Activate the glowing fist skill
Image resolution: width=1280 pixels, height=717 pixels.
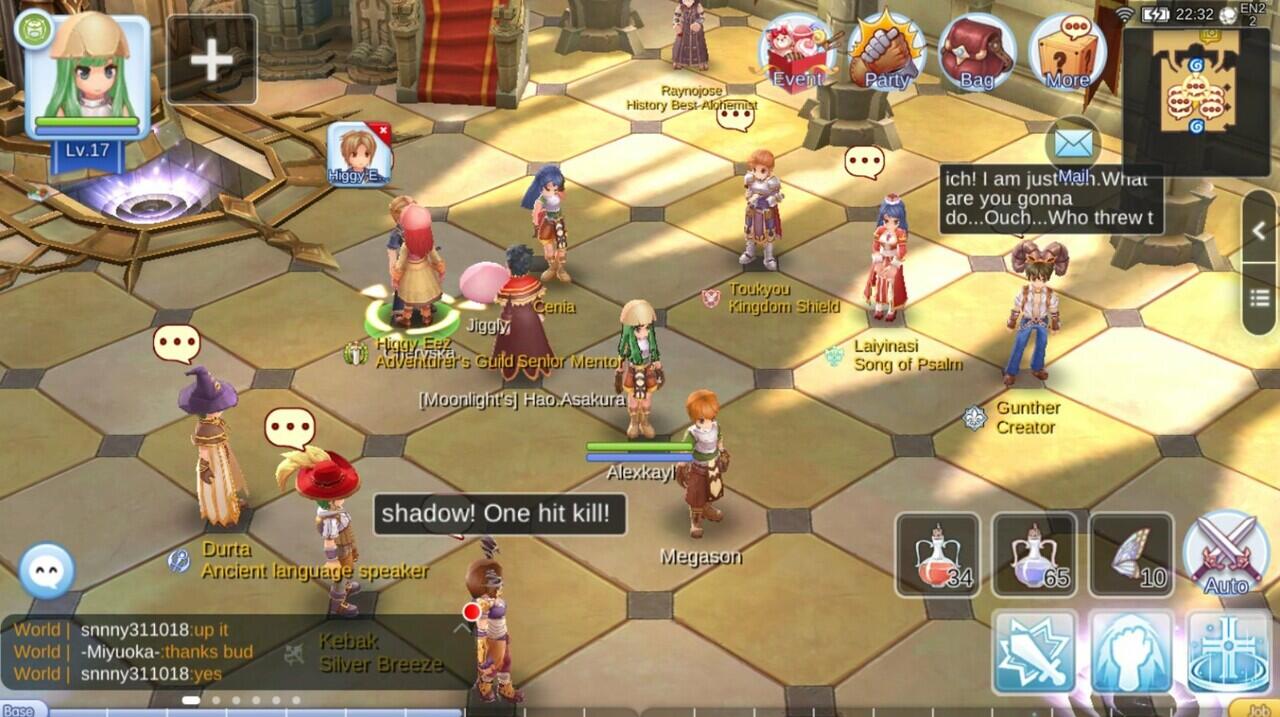pos(1131,651)
